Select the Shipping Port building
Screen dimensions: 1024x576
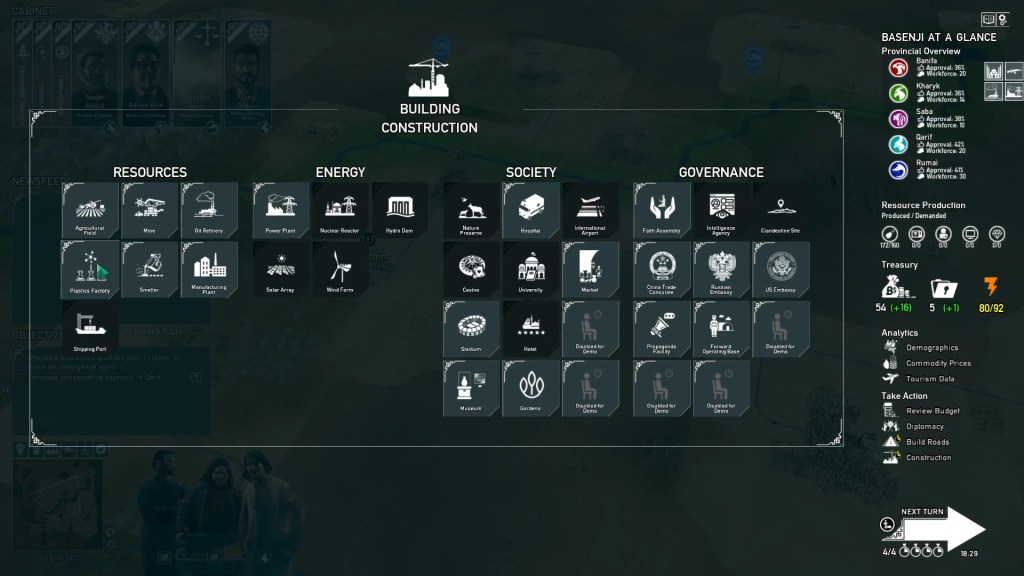click(90, 328)
